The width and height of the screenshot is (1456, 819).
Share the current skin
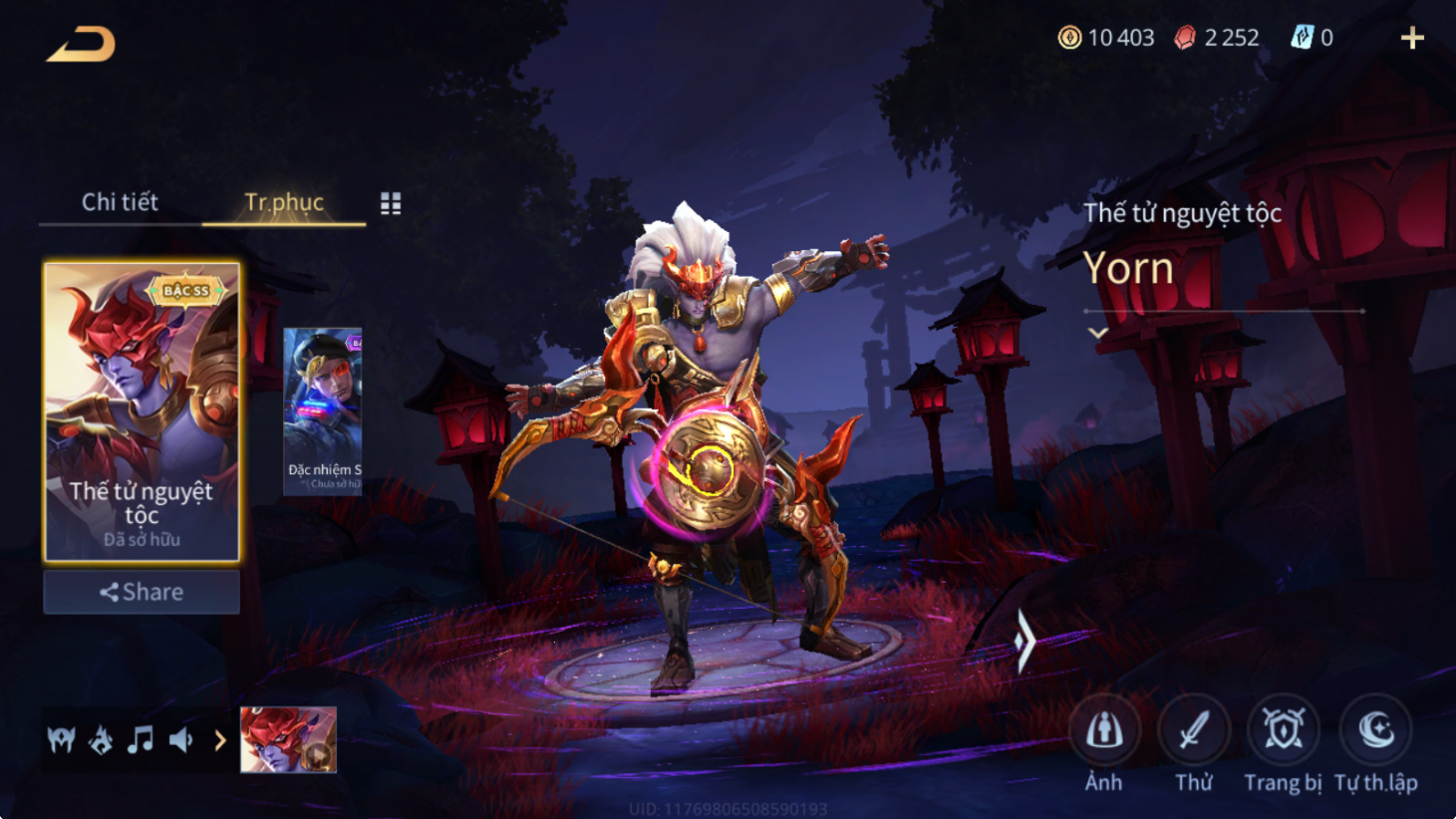coord(142,592)
